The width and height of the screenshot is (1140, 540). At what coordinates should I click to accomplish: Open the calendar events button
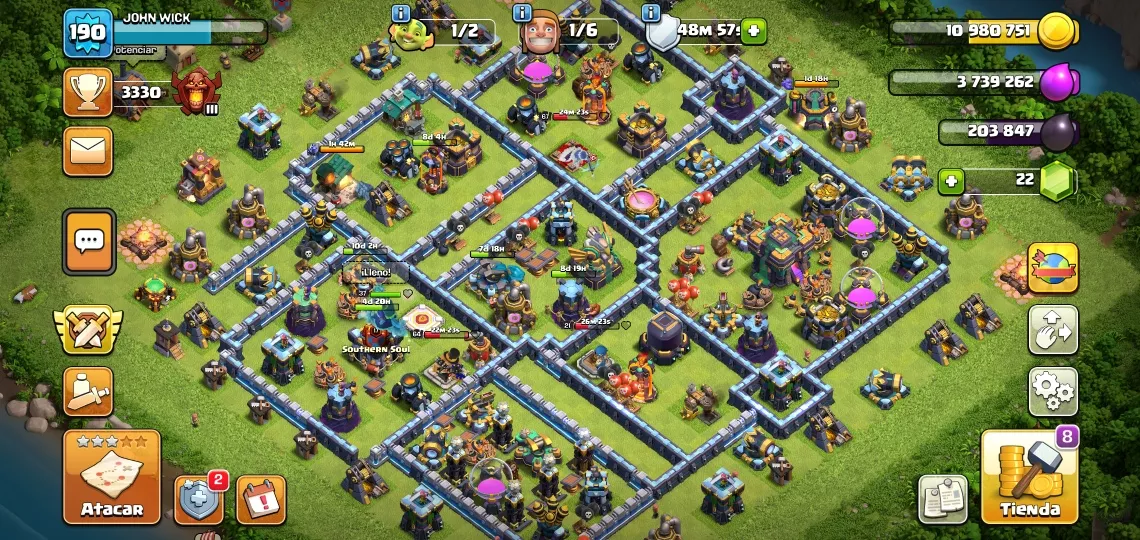pyautogui.click(x=261, y=499)
